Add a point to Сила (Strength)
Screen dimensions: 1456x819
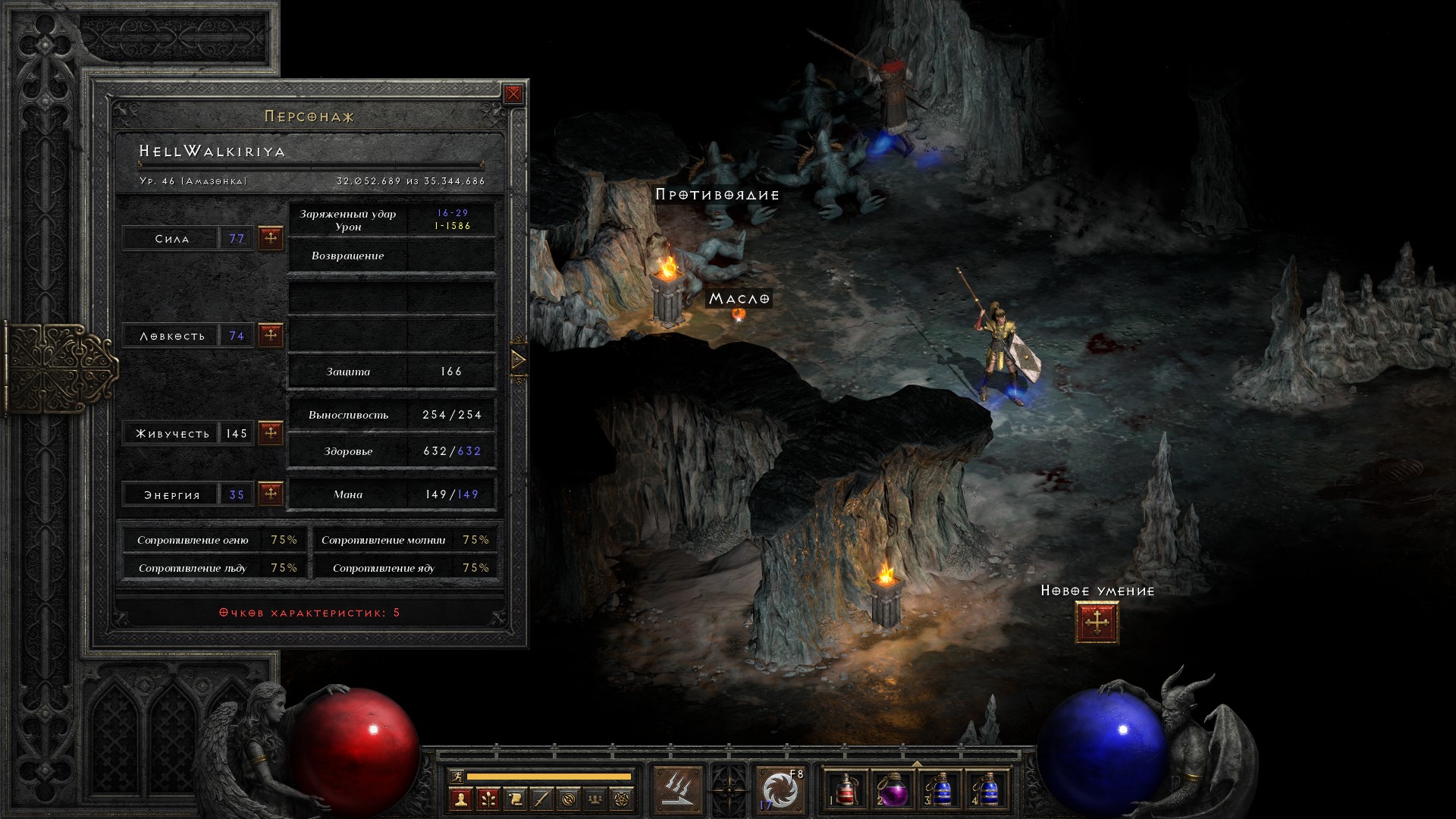[x=271, y=238]
